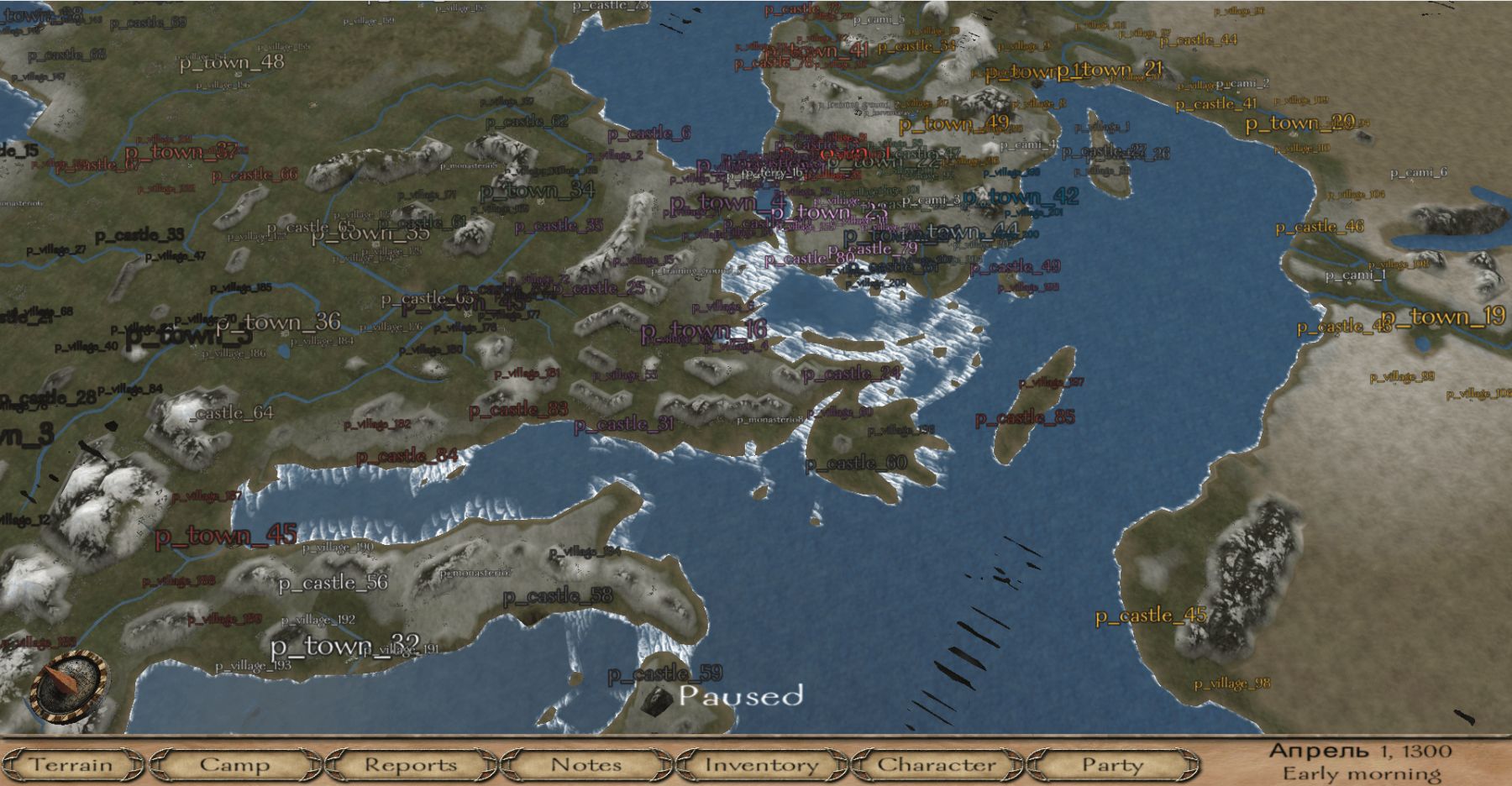
Task: Open the Party screen
Action: click(x=1112, y=765)
